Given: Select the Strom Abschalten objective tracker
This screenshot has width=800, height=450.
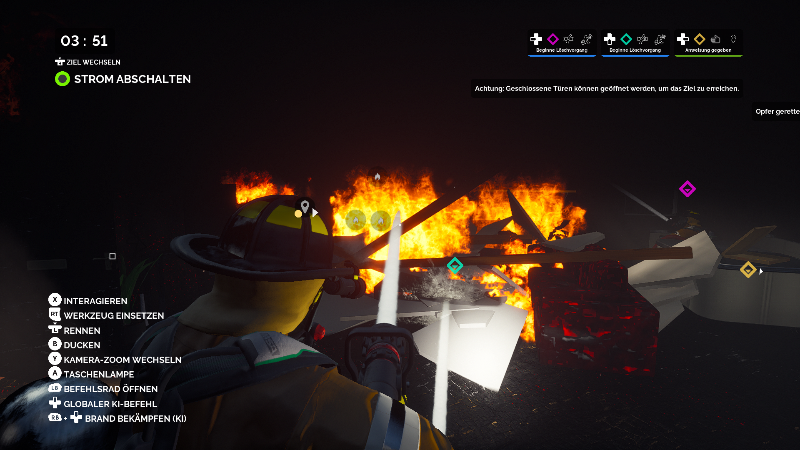Looking at the screenshot, I should point(123,78).
